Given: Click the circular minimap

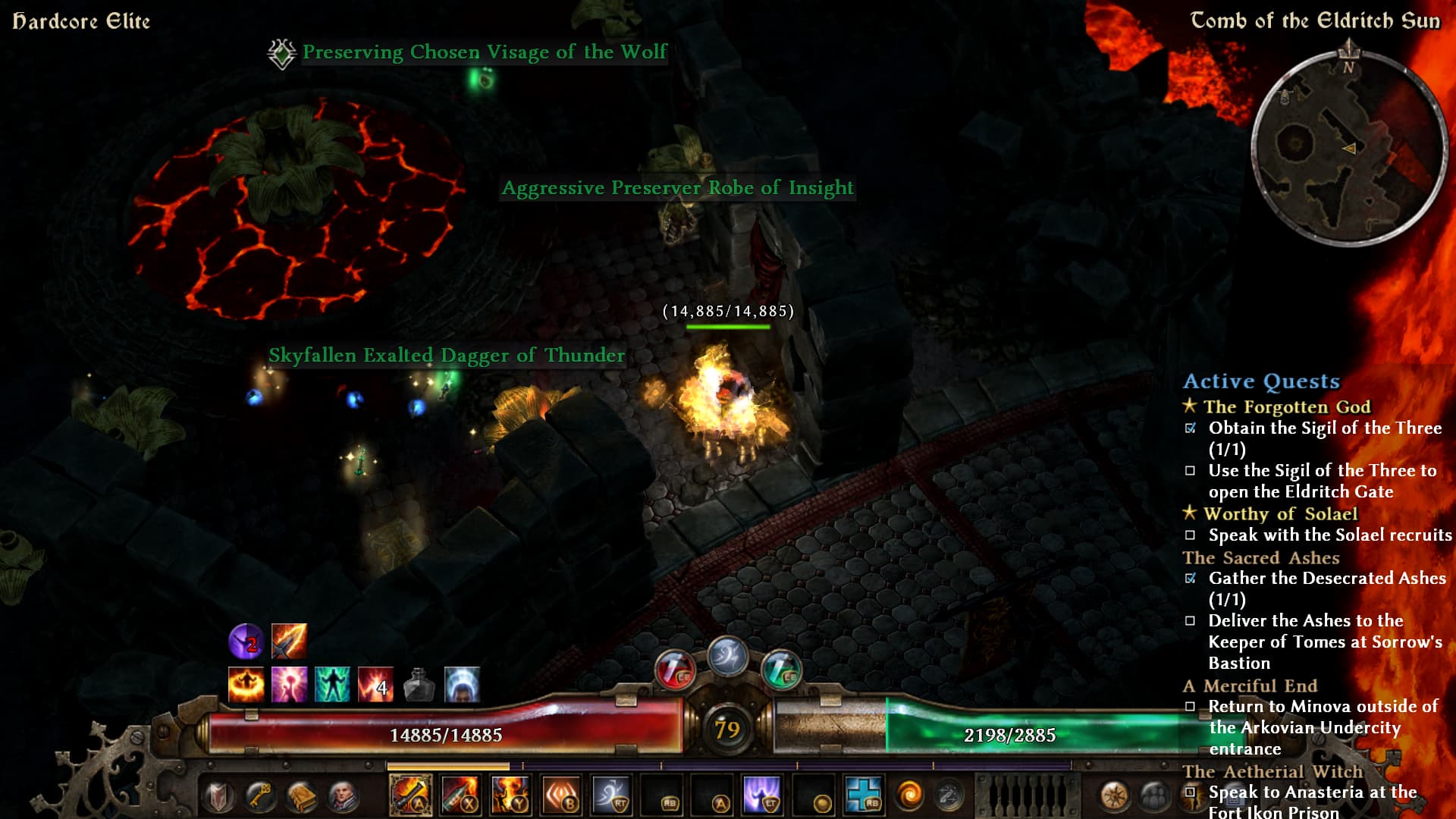Looking at the screenshot, I should pos(1348,148).
